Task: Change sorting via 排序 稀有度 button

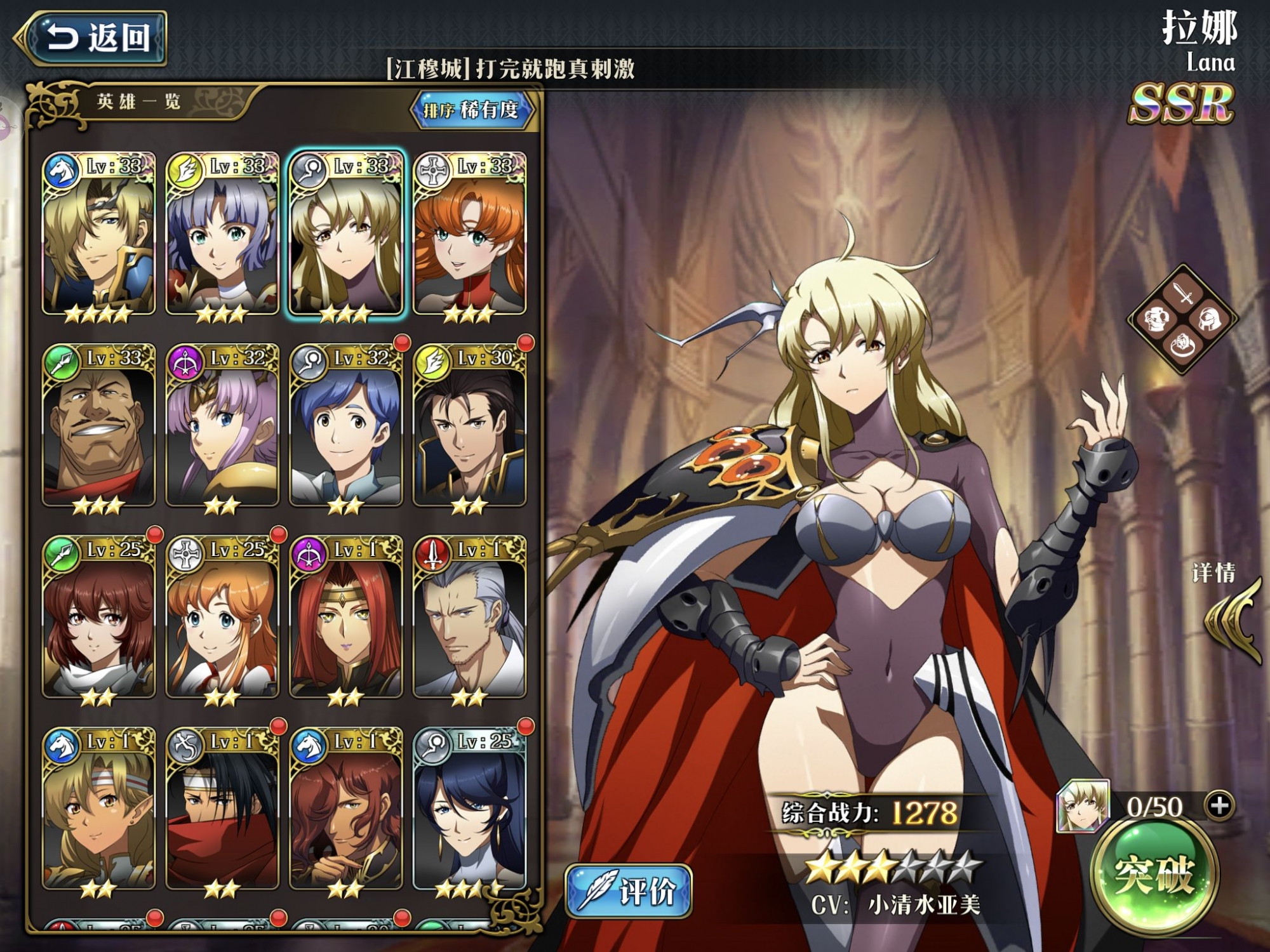Action: 472,110
